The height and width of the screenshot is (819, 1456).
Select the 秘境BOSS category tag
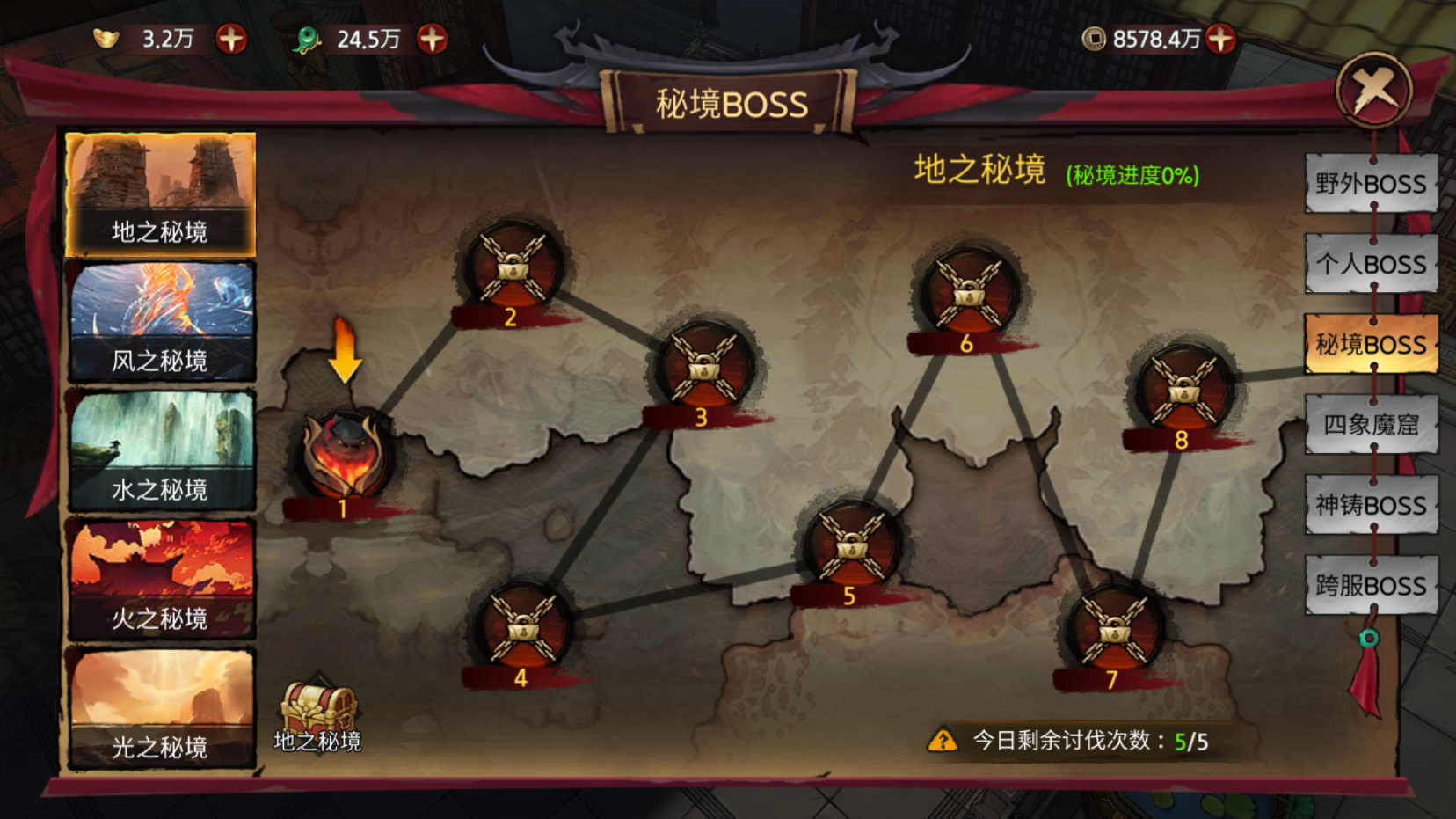pos(1371,344)
